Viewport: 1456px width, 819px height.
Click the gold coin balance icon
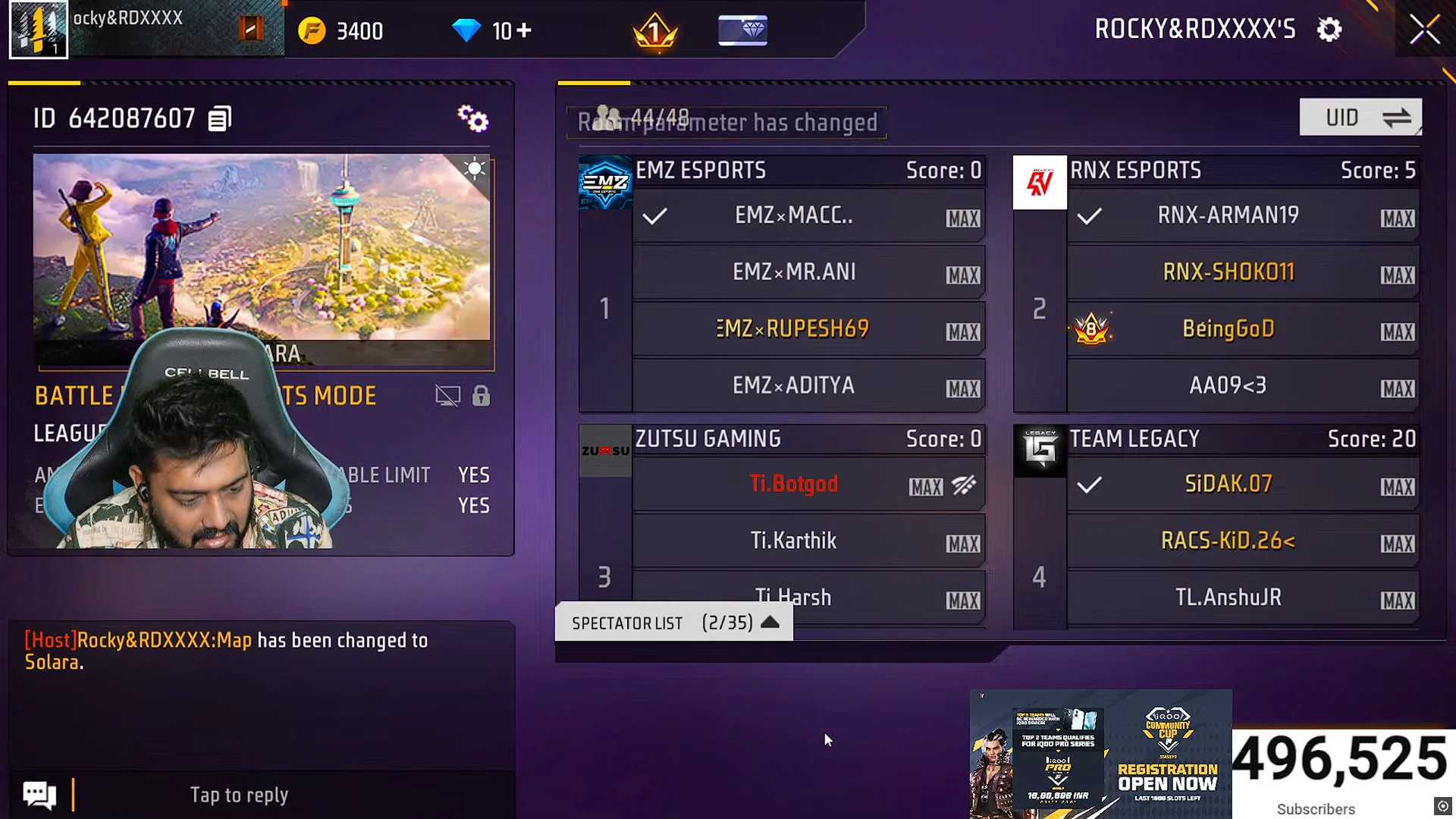(x=313, y=30)
